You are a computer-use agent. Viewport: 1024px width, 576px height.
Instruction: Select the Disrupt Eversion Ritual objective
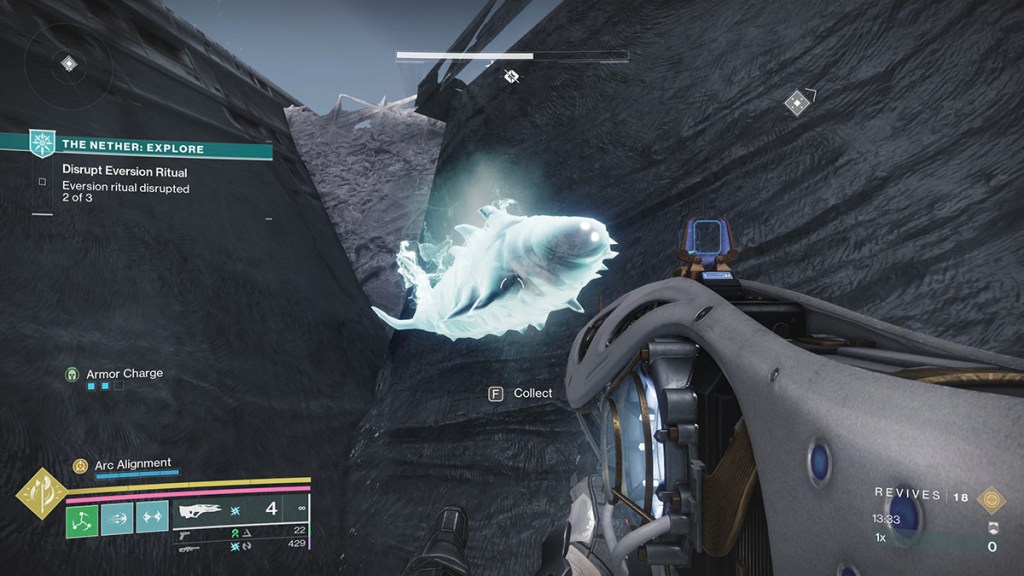124,170
